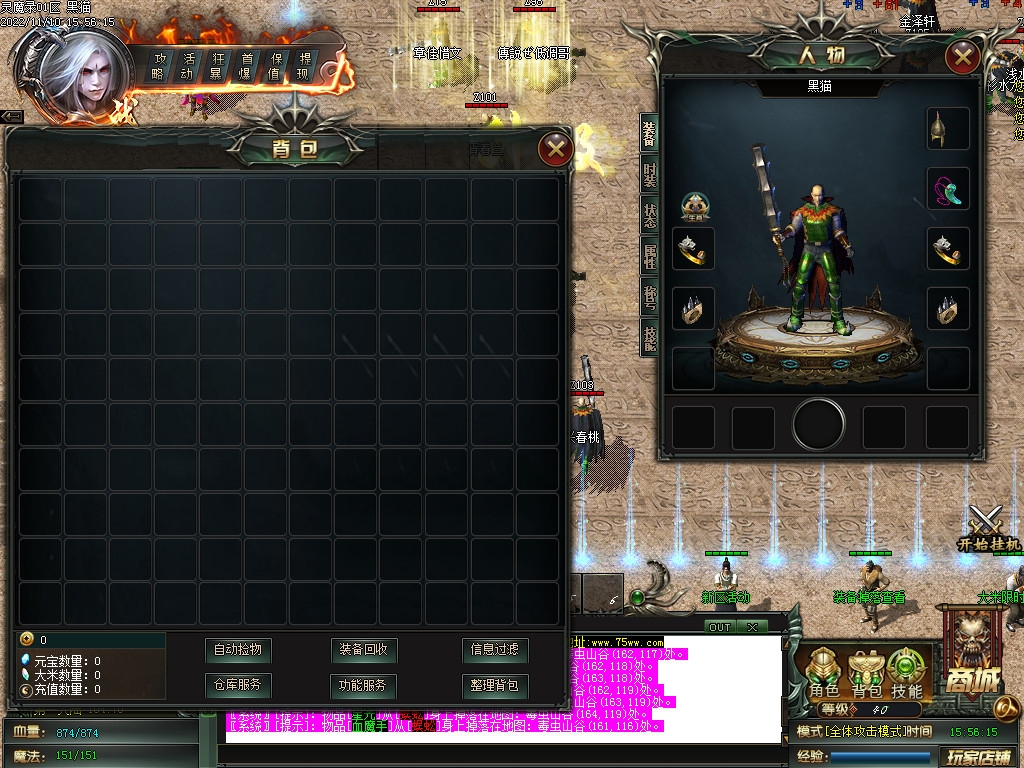The height and width of the screenshot is (768, 1024).
Task: Switch to the 状态 status tab
Action: coord(649,217)
